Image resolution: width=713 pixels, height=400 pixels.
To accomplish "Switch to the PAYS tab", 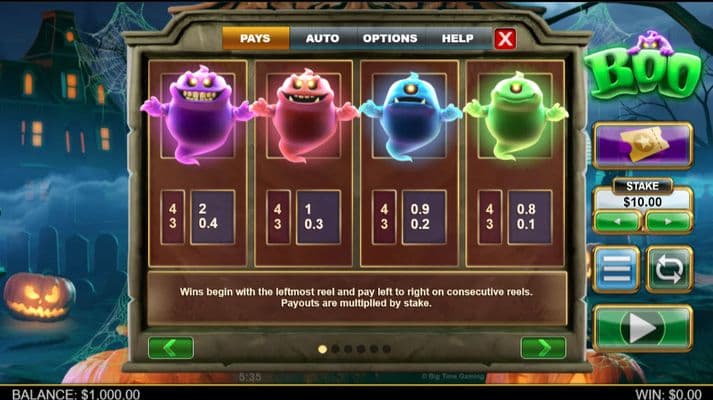I will coord(256,38).
